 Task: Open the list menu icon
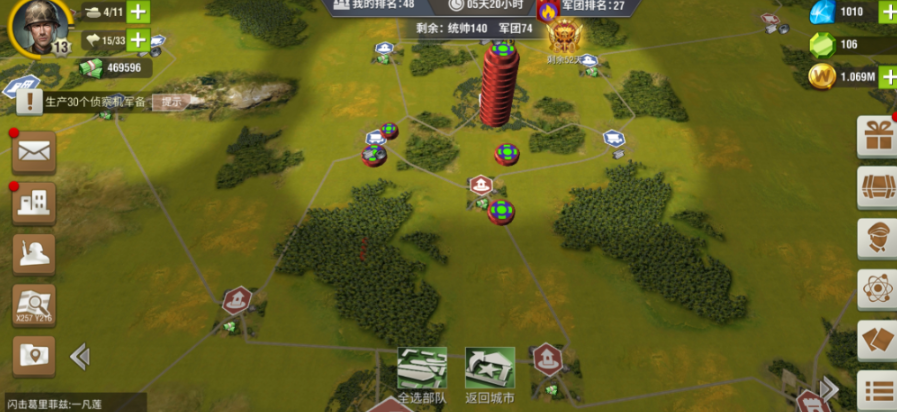pos(878,390)
